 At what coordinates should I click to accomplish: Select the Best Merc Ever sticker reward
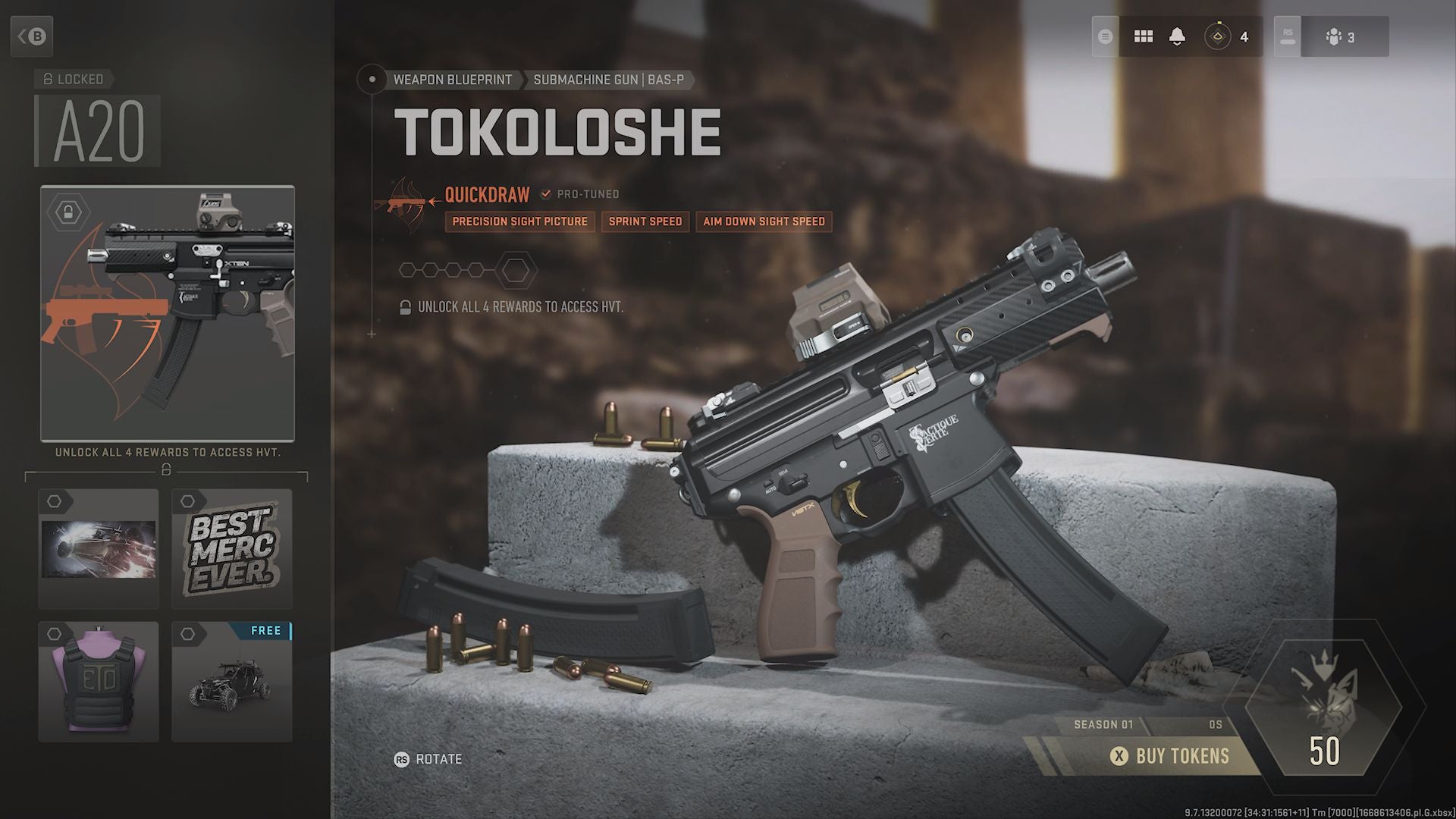pyautogui.click(x=231, y=548)
